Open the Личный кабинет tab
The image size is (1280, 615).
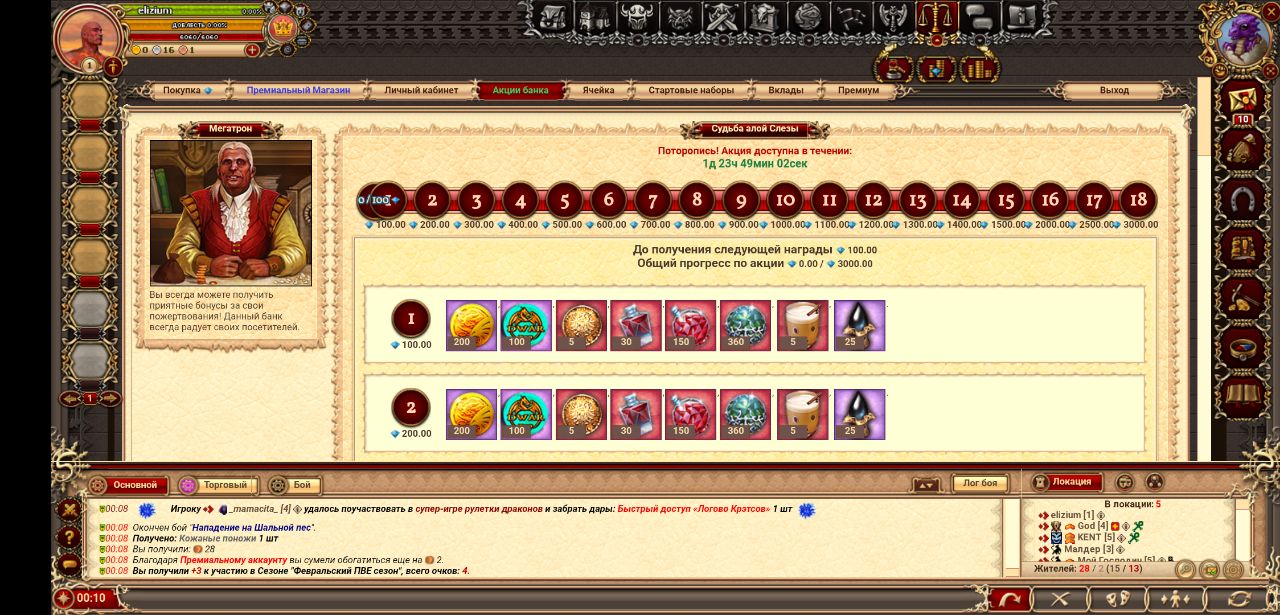click(421, 90)
